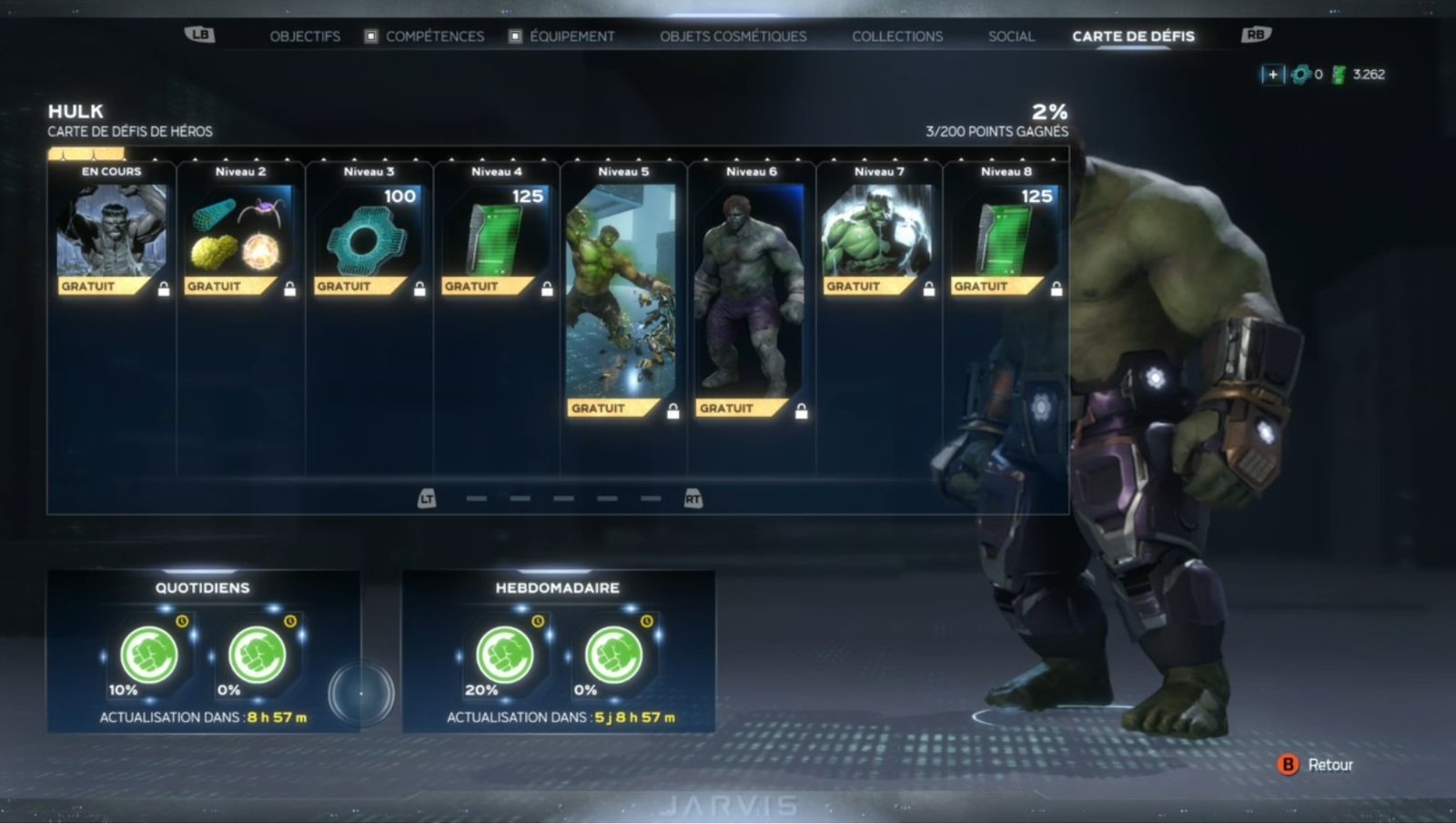Screen dimensions: 1456x824
Task: Go to the Équipement tab
Action: click(x=571, y=36)
